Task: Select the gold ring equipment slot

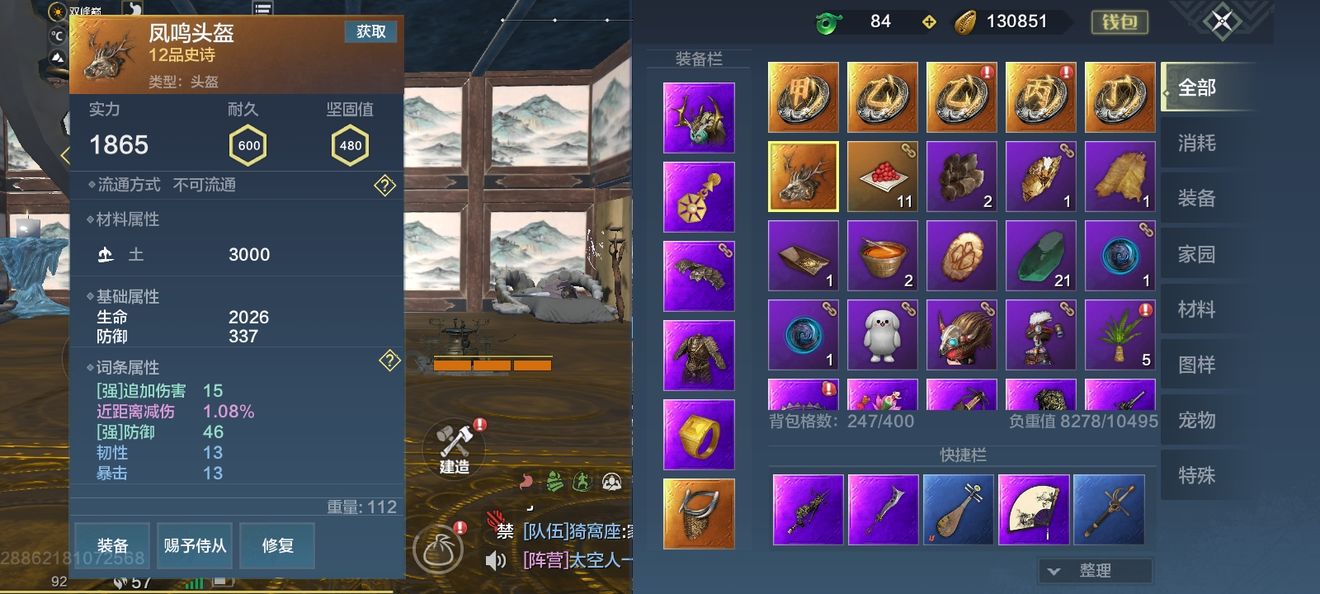Action: click(699, 435)
